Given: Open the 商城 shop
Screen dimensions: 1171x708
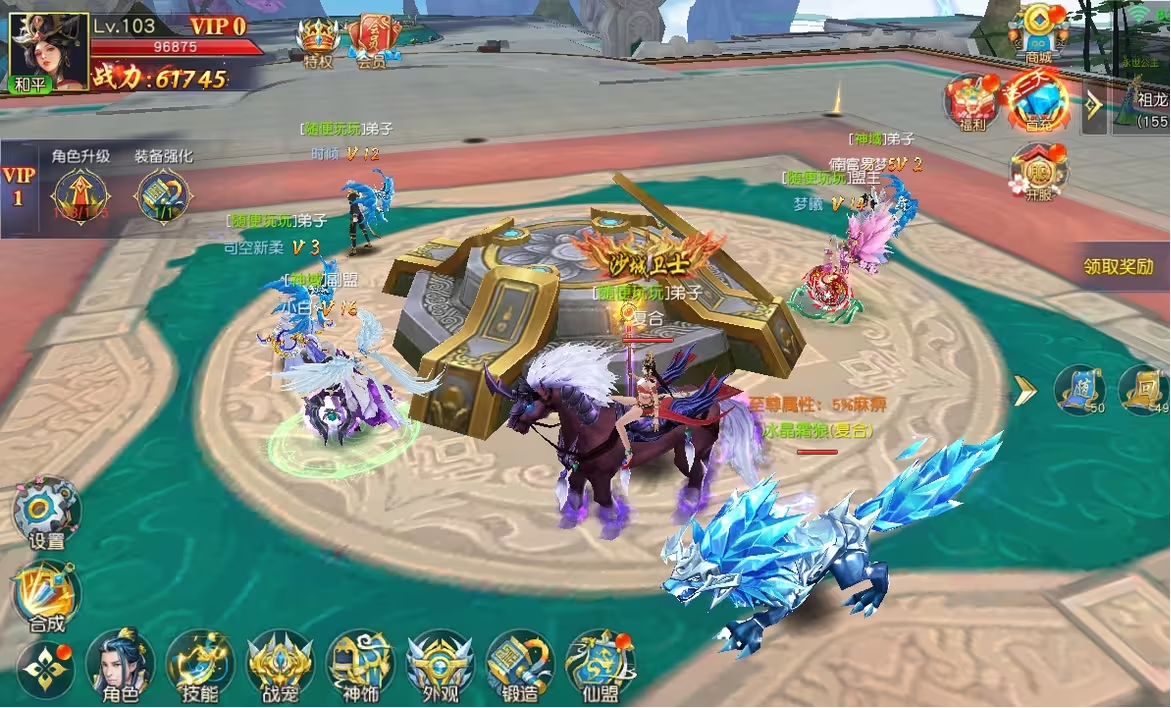Looking at the screenshot, I should [1039, 31].
